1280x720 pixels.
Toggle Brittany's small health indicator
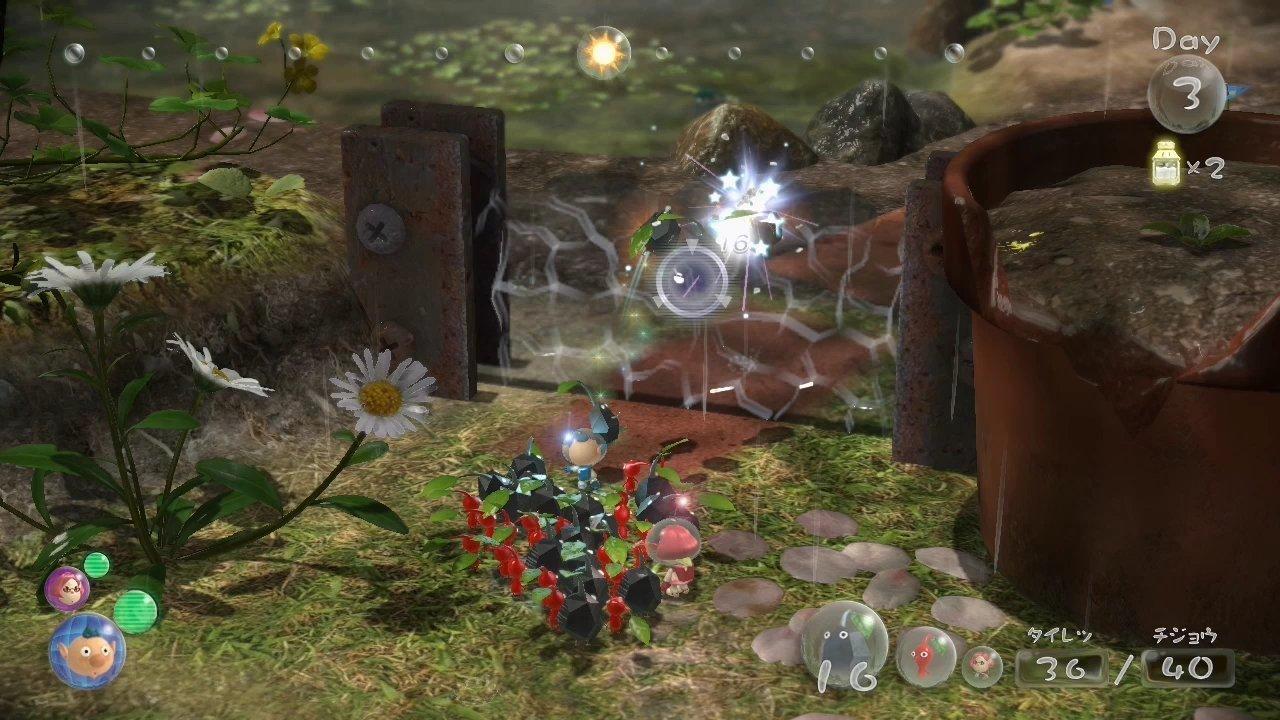[x=97, y=567]
